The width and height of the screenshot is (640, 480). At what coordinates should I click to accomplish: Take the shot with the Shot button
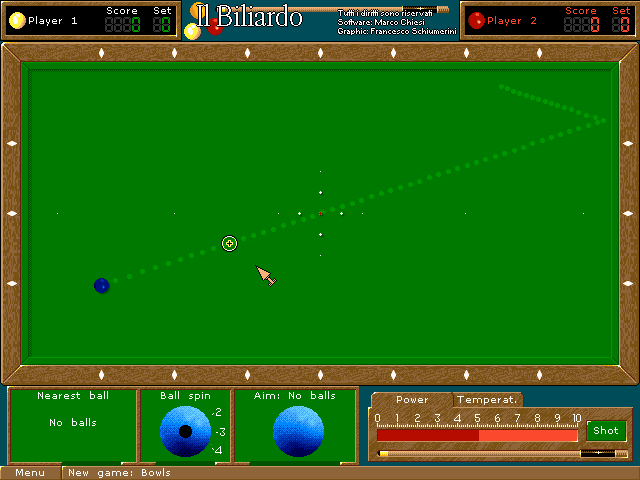pos(606,431)
